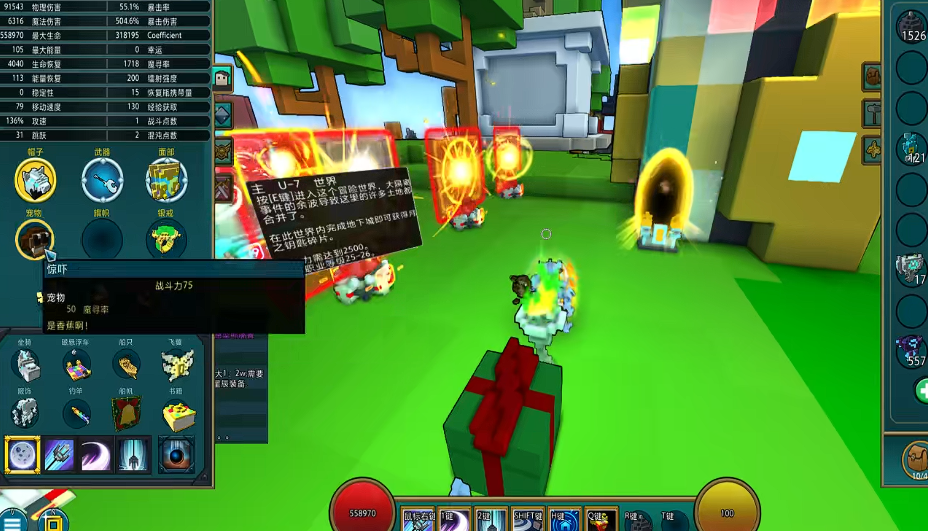Select the face equipment slot
Image resolution: width=928 pixels, height=531 pixels.
tap(167, 179)
